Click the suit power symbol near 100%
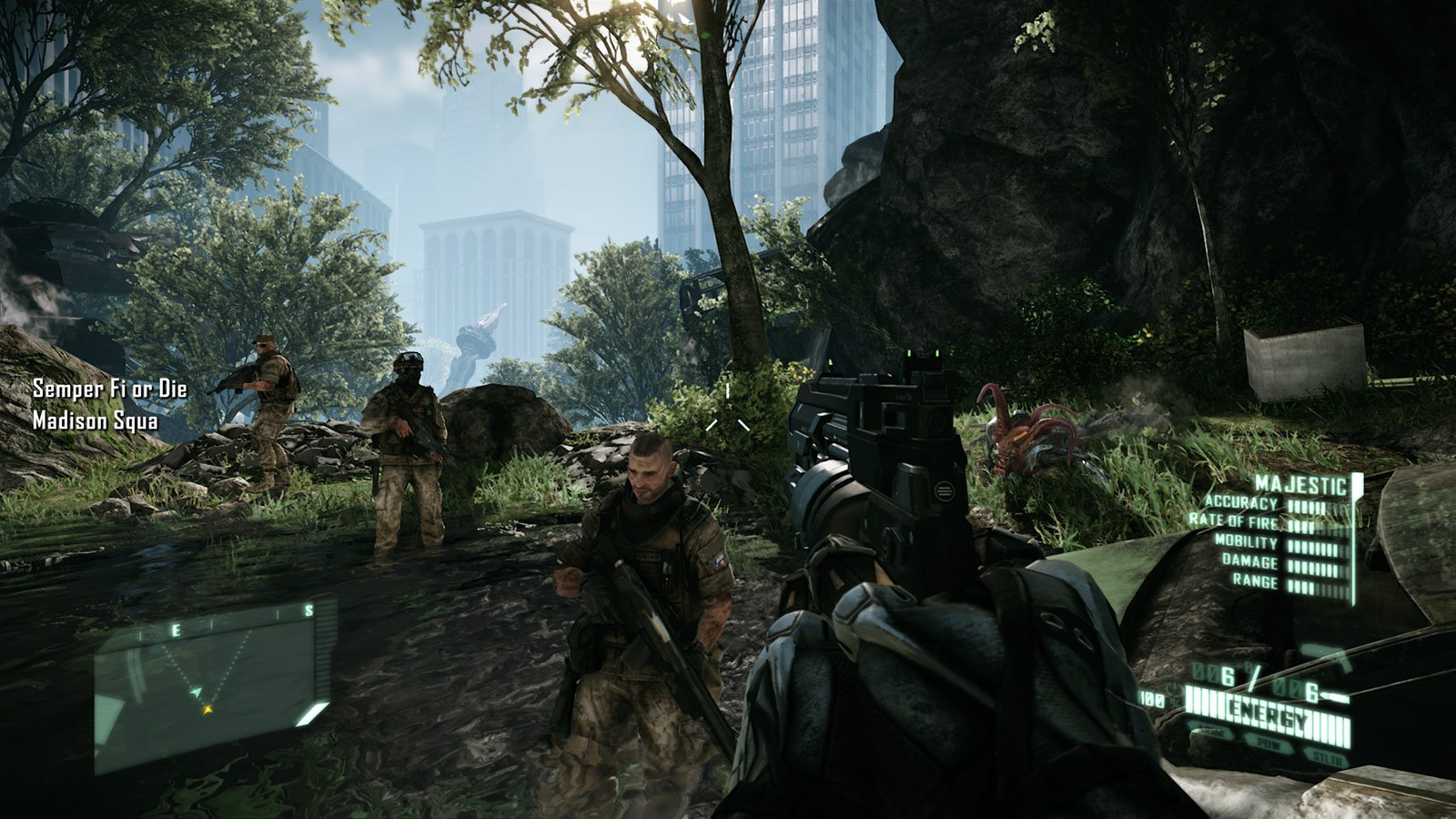This screenshot has width=1456, height=819. coord(1173,687)
